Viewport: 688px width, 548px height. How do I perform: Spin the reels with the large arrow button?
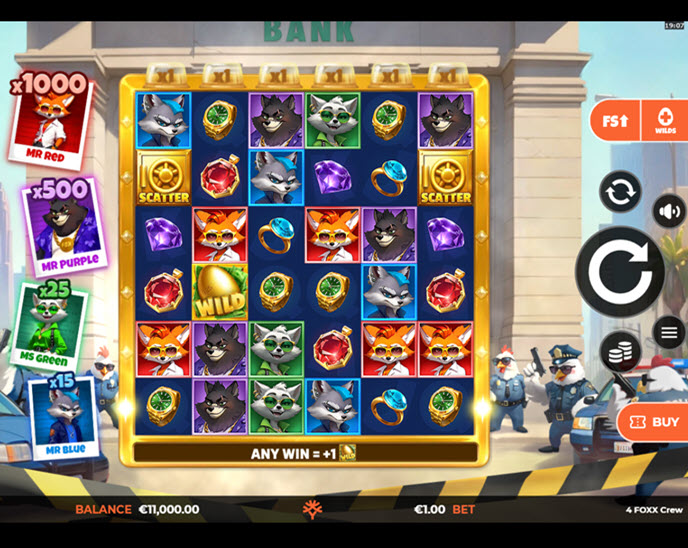(x=619, y=272)
